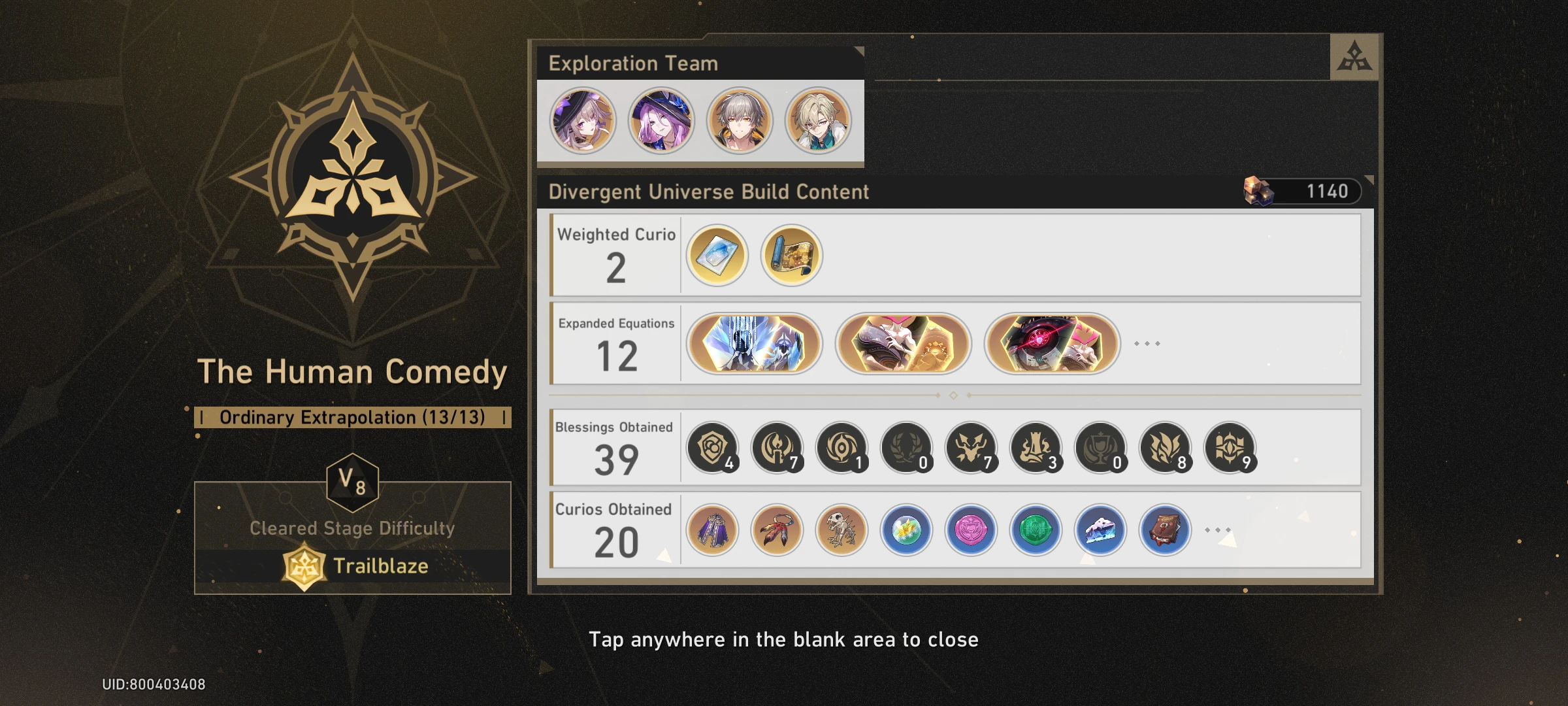Select the purple cloak curio

(x=713, y=531)
